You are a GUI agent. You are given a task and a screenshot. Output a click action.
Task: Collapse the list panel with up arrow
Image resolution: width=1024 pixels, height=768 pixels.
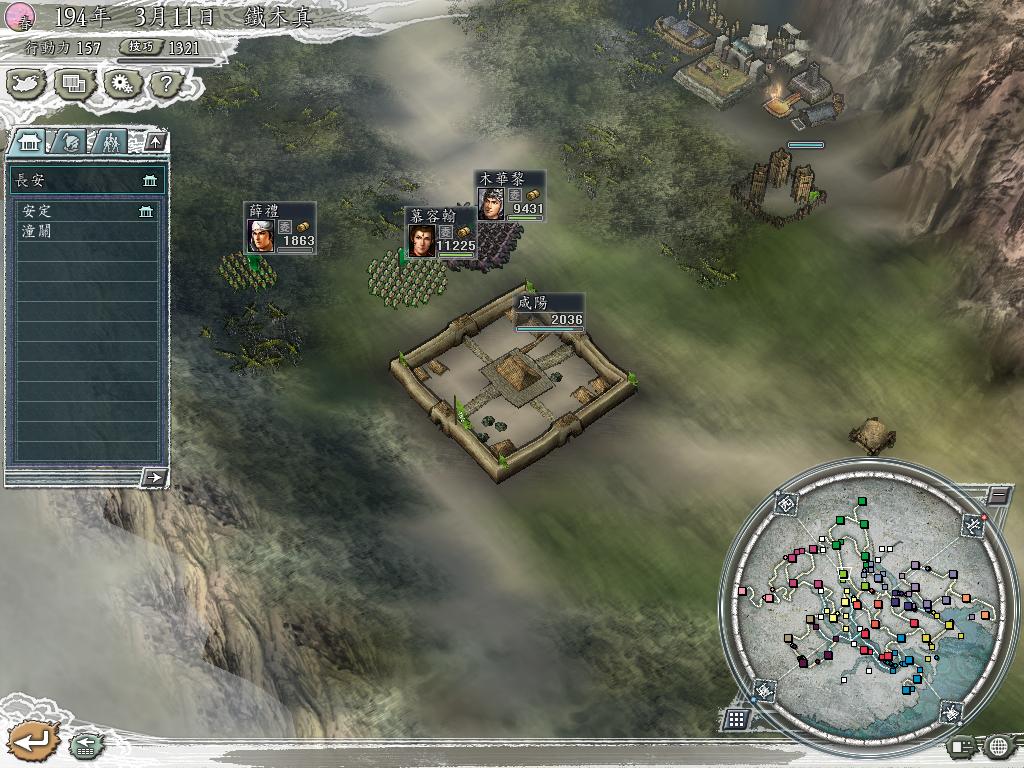click(x=154, y=141)
